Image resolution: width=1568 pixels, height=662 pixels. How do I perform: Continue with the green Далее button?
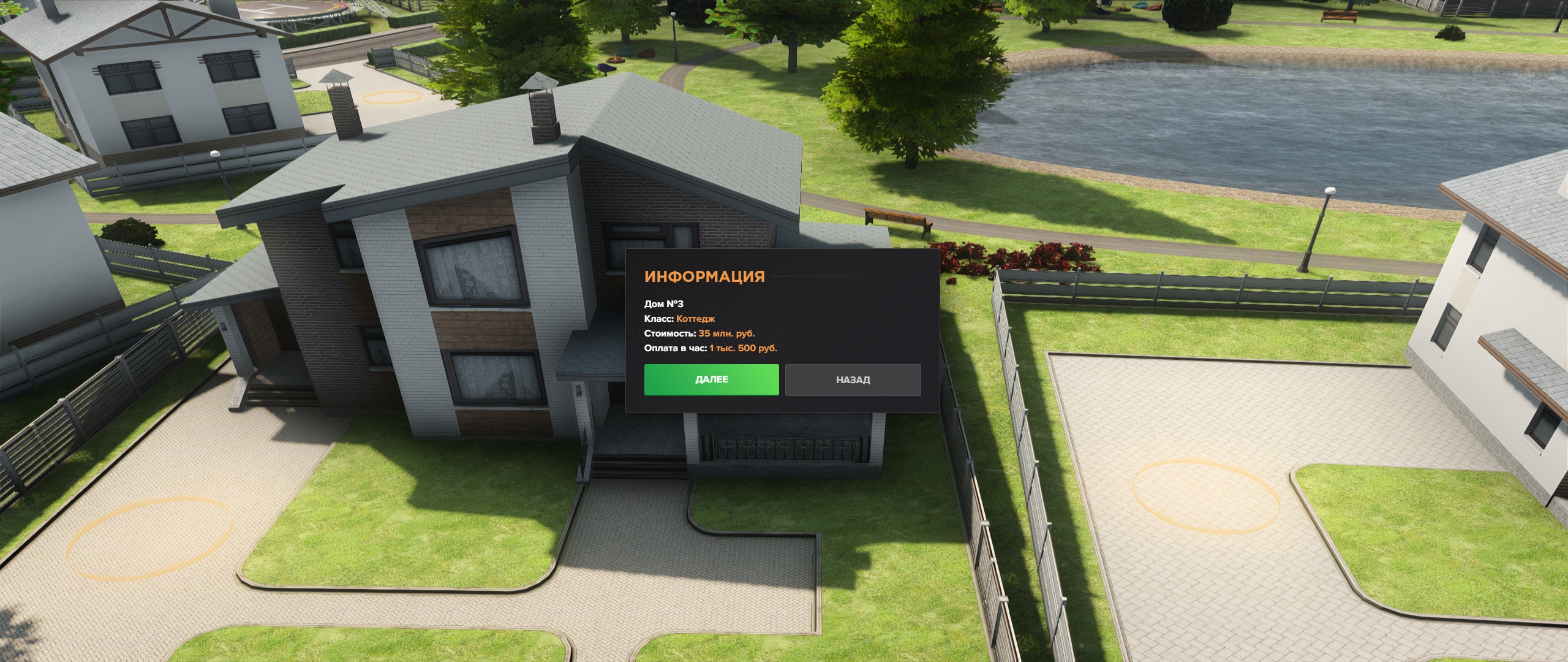point(711,379)
